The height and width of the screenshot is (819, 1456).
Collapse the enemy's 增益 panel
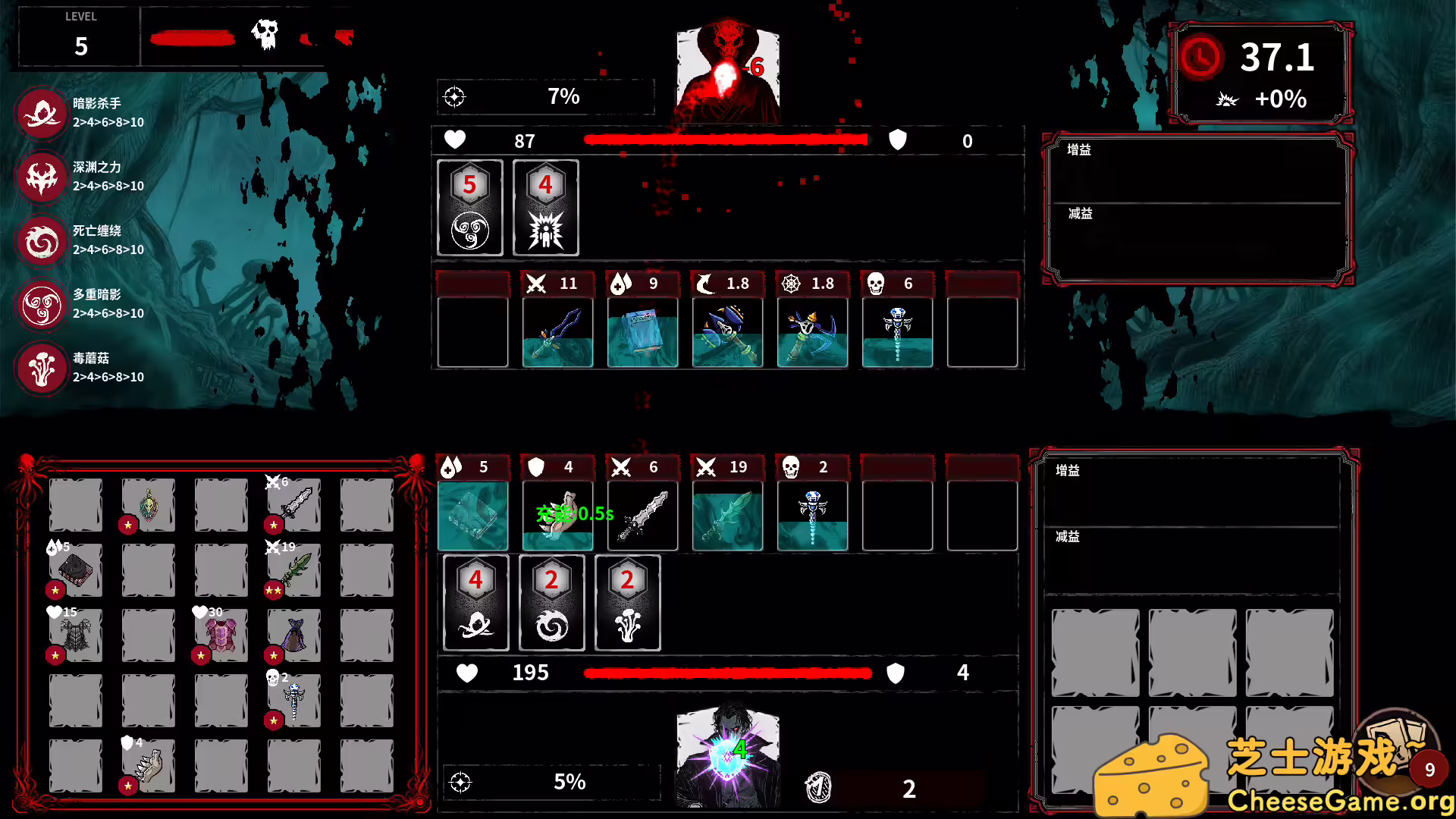[1078, 150]
